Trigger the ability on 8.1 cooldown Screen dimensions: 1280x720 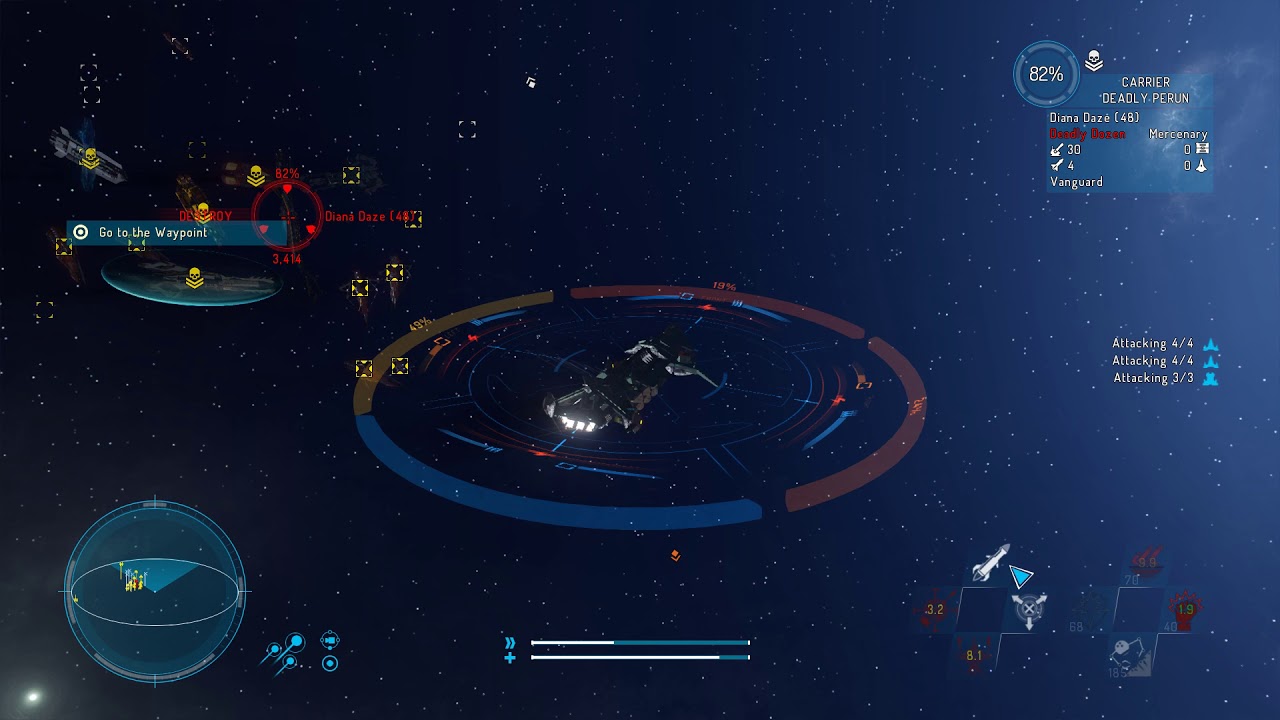point(973,655)
